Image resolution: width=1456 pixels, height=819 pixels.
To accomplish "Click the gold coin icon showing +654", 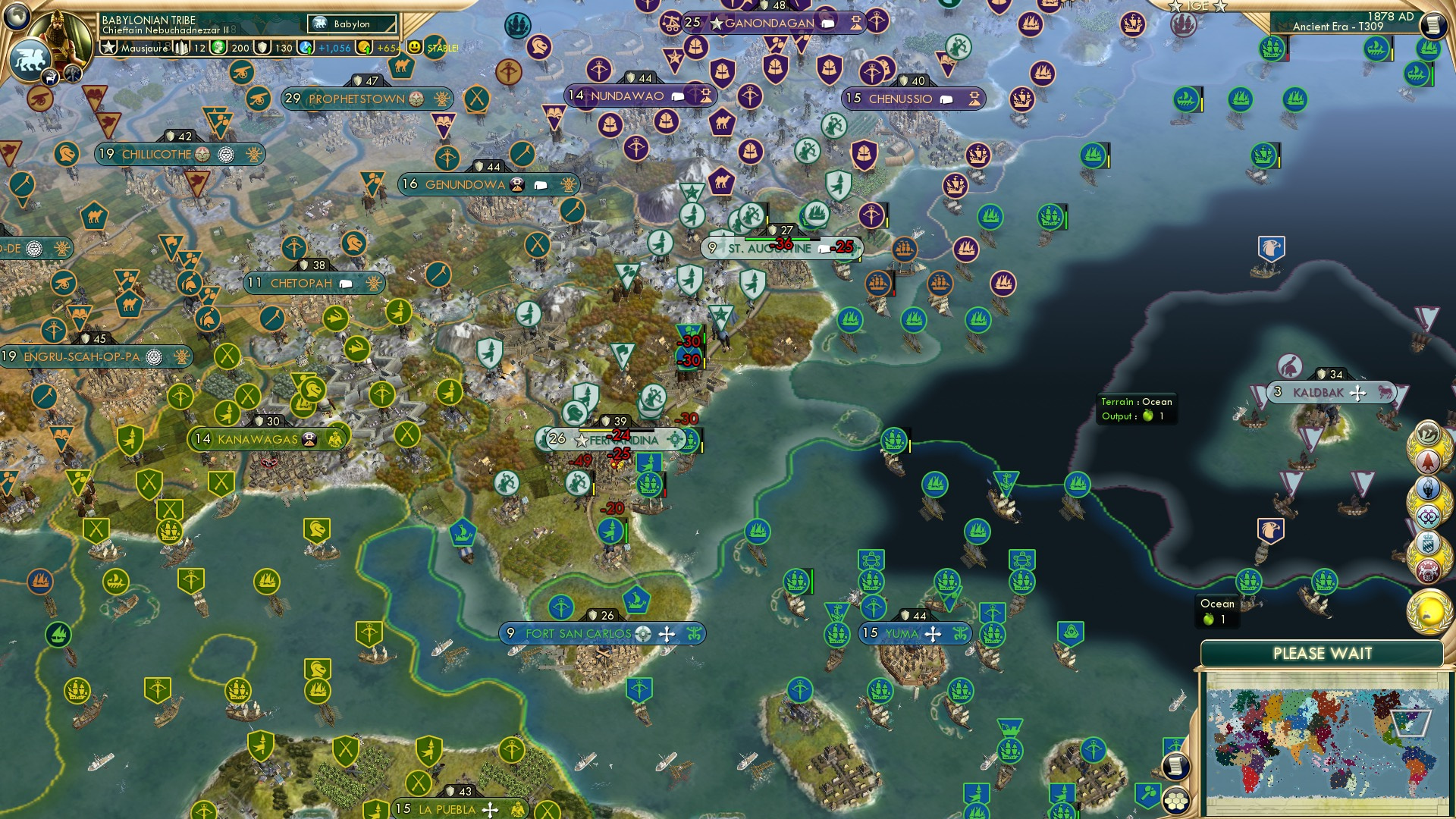I will [x=365, y=47].
